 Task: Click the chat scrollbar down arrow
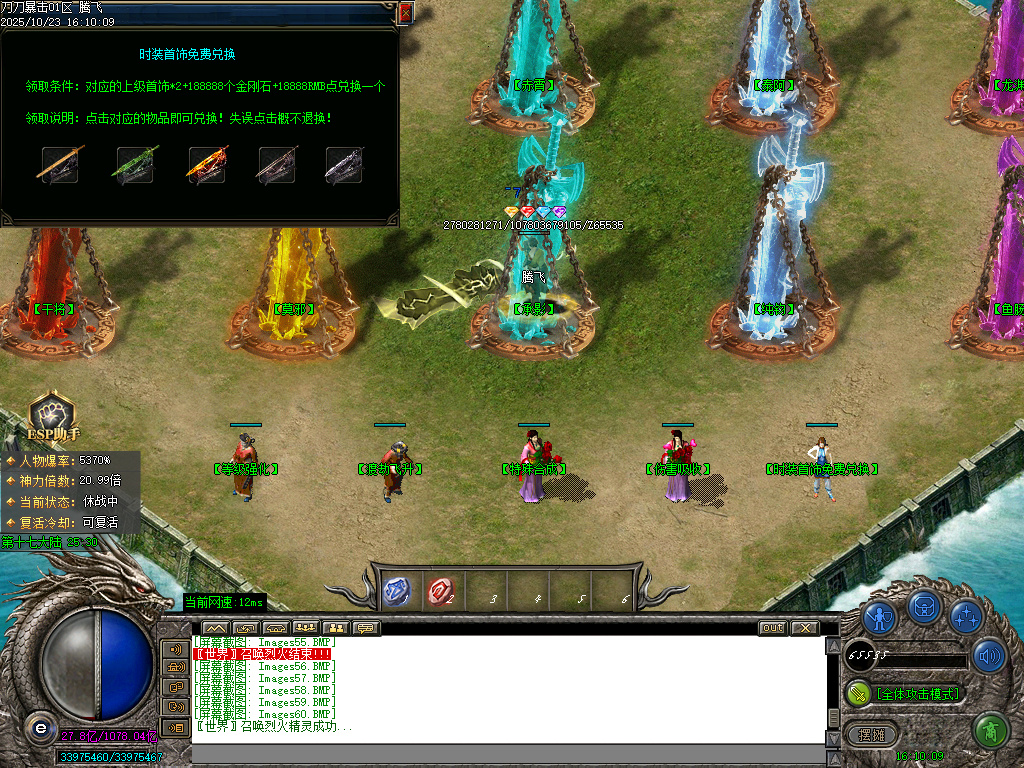[x=833, y=738]
